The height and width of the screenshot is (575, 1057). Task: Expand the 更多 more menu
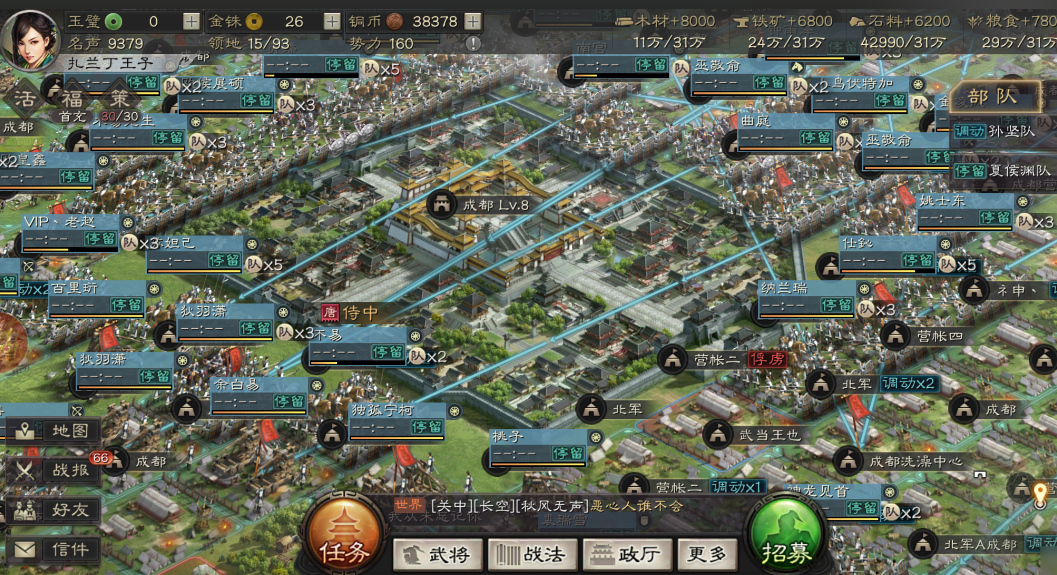tap(707, 554)
